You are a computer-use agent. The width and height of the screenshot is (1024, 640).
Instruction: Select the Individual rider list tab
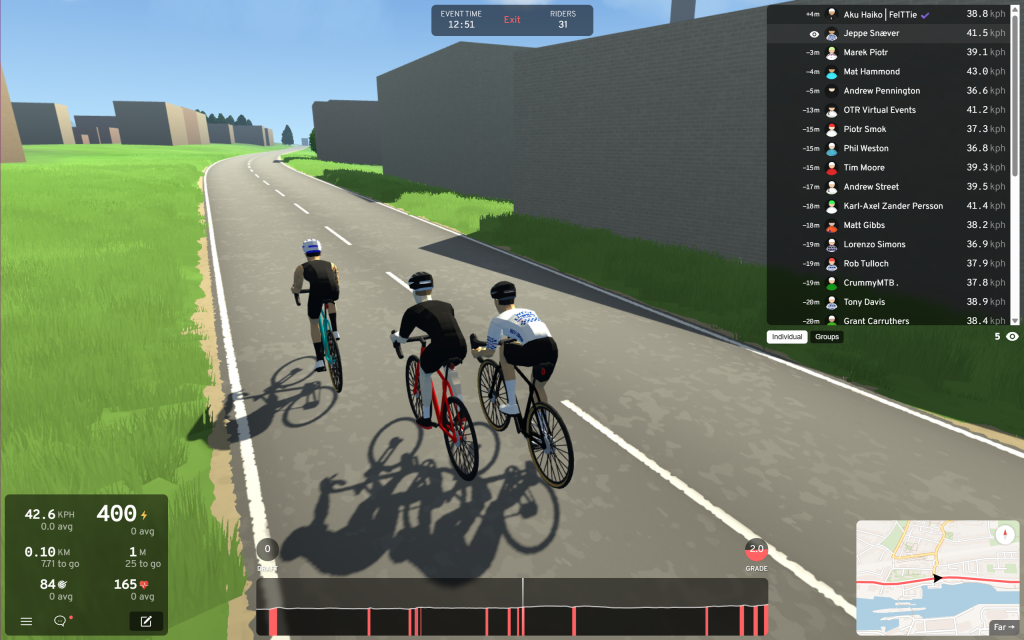[x=787, y=337]
